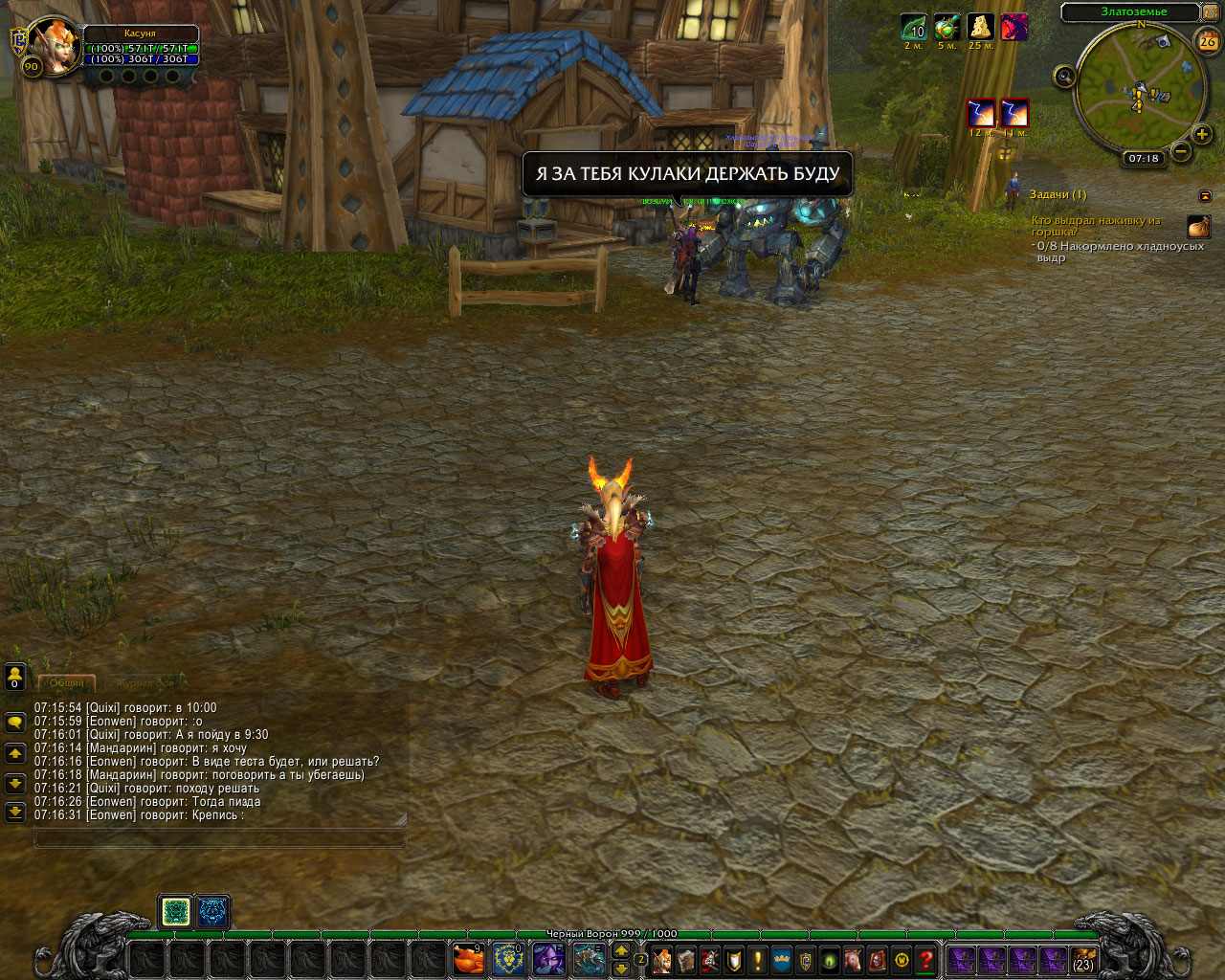The height and width of the screenshot is (980, 1225).
Task: Click the minimap zoom-in plus button
Action: point(1203,134)
